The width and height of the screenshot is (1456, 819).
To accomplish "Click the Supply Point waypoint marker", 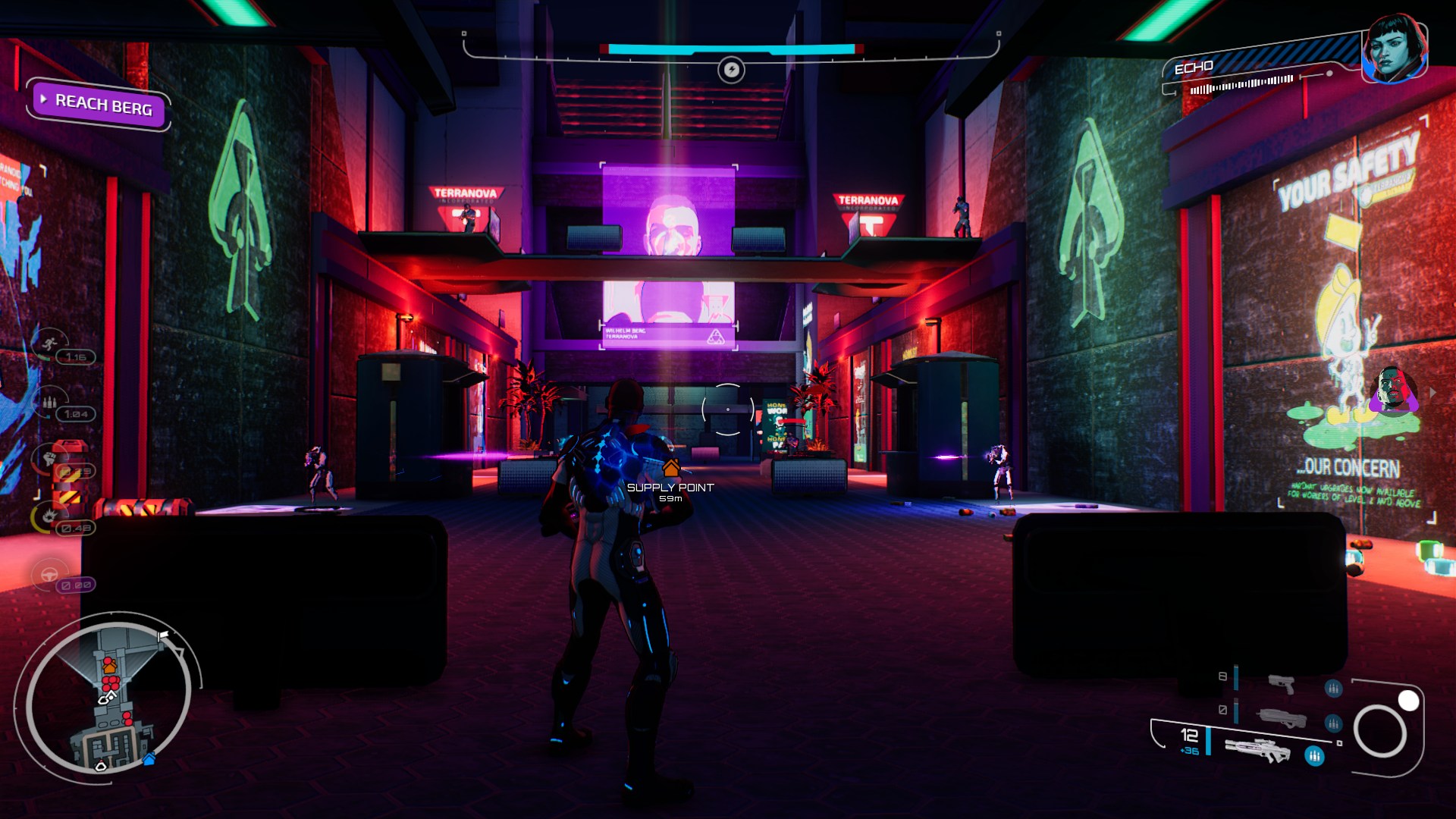I will tap(670, 468).
